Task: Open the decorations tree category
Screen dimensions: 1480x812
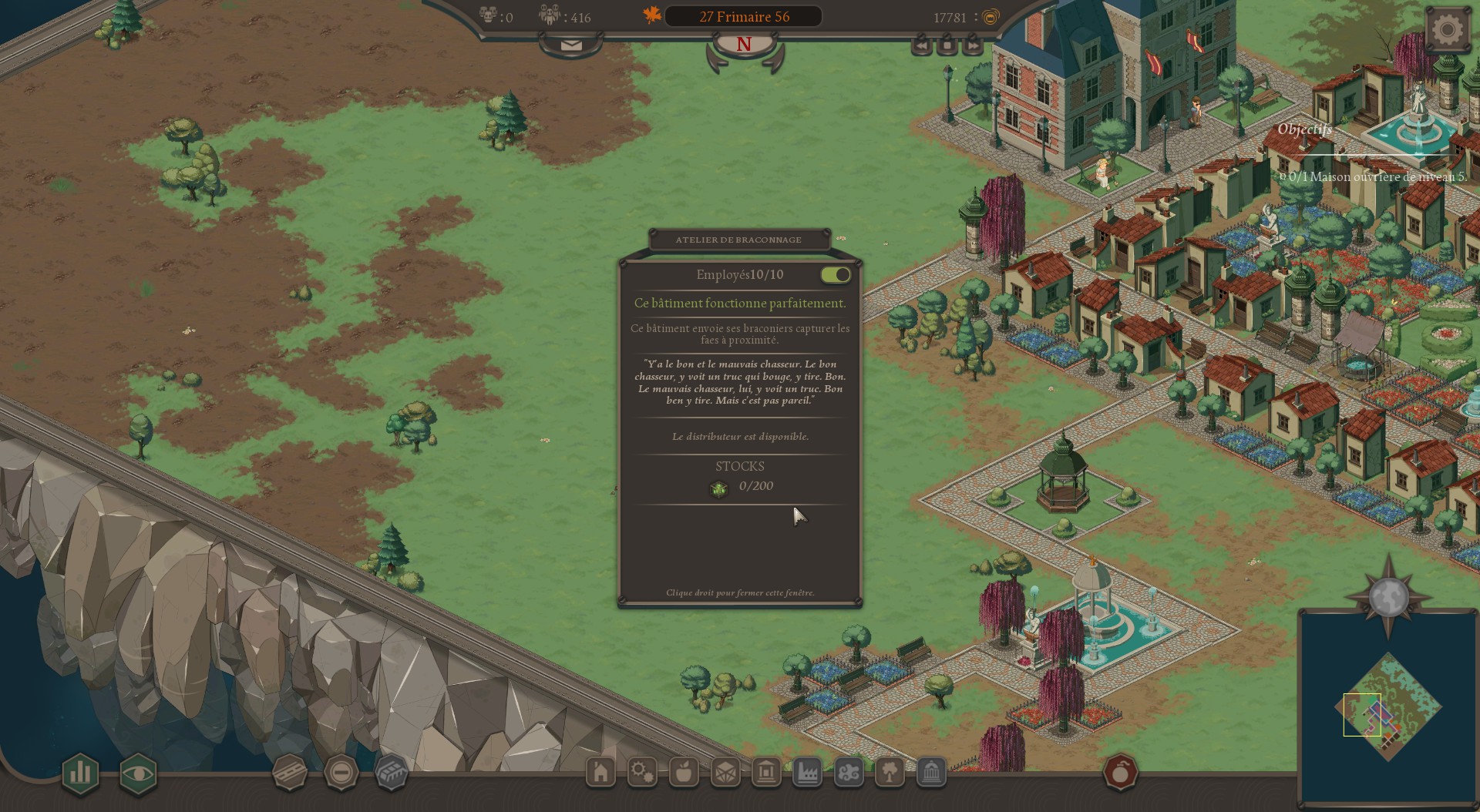Action: pyautogui.click(x=890, y=773)
